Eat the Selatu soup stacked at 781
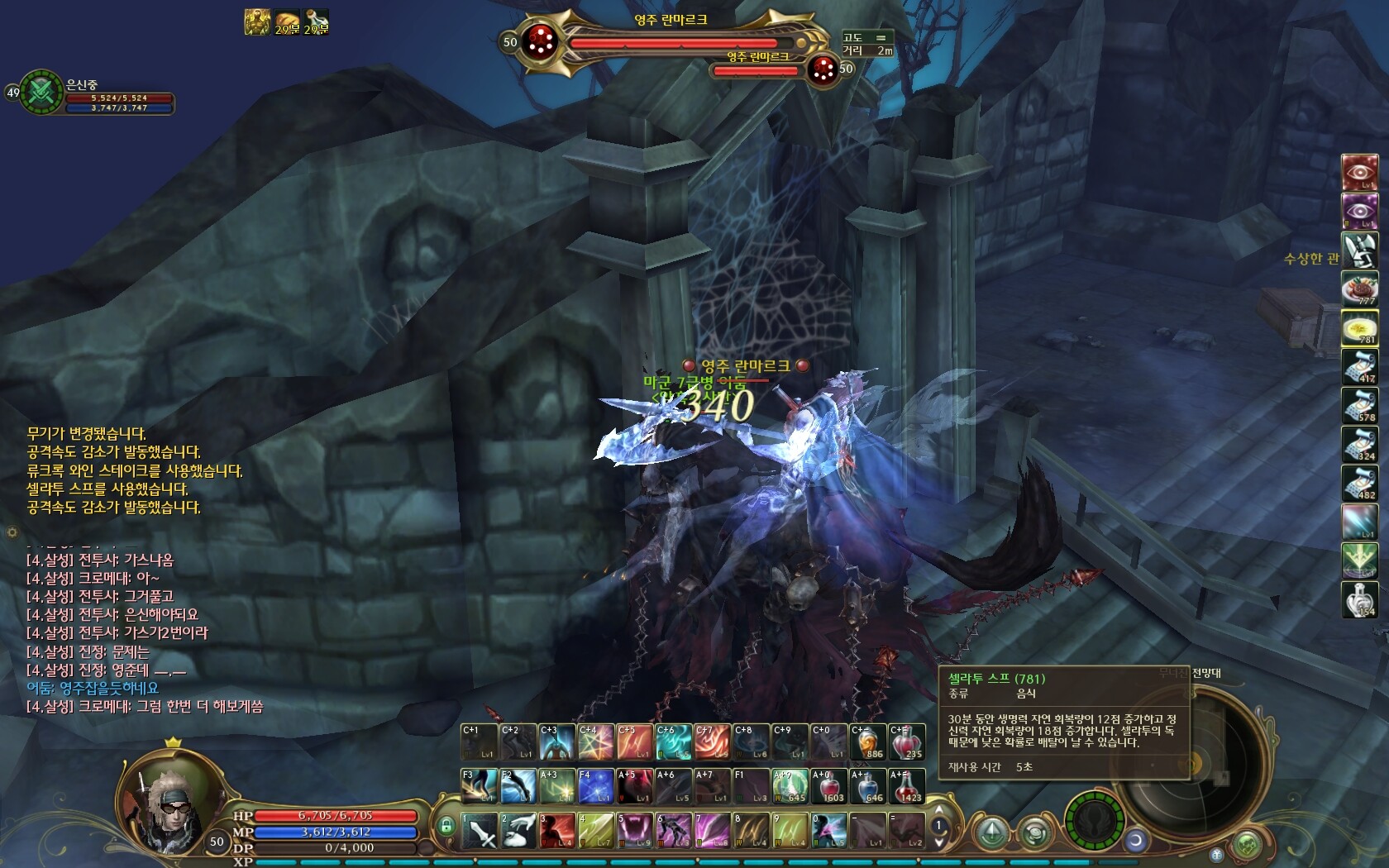The image size is (1389, 868). click(1359, 329)
